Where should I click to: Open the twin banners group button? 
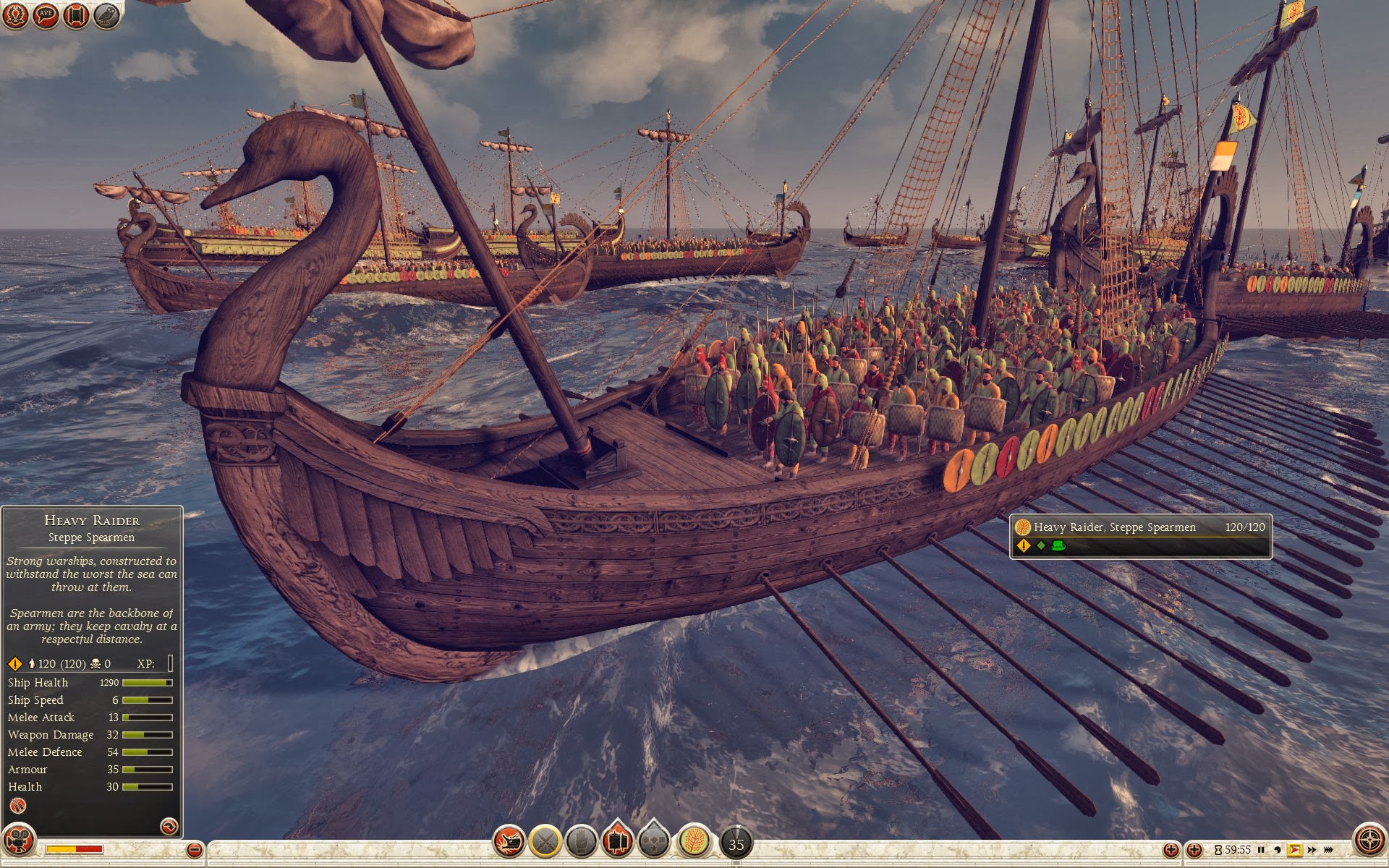617,841
